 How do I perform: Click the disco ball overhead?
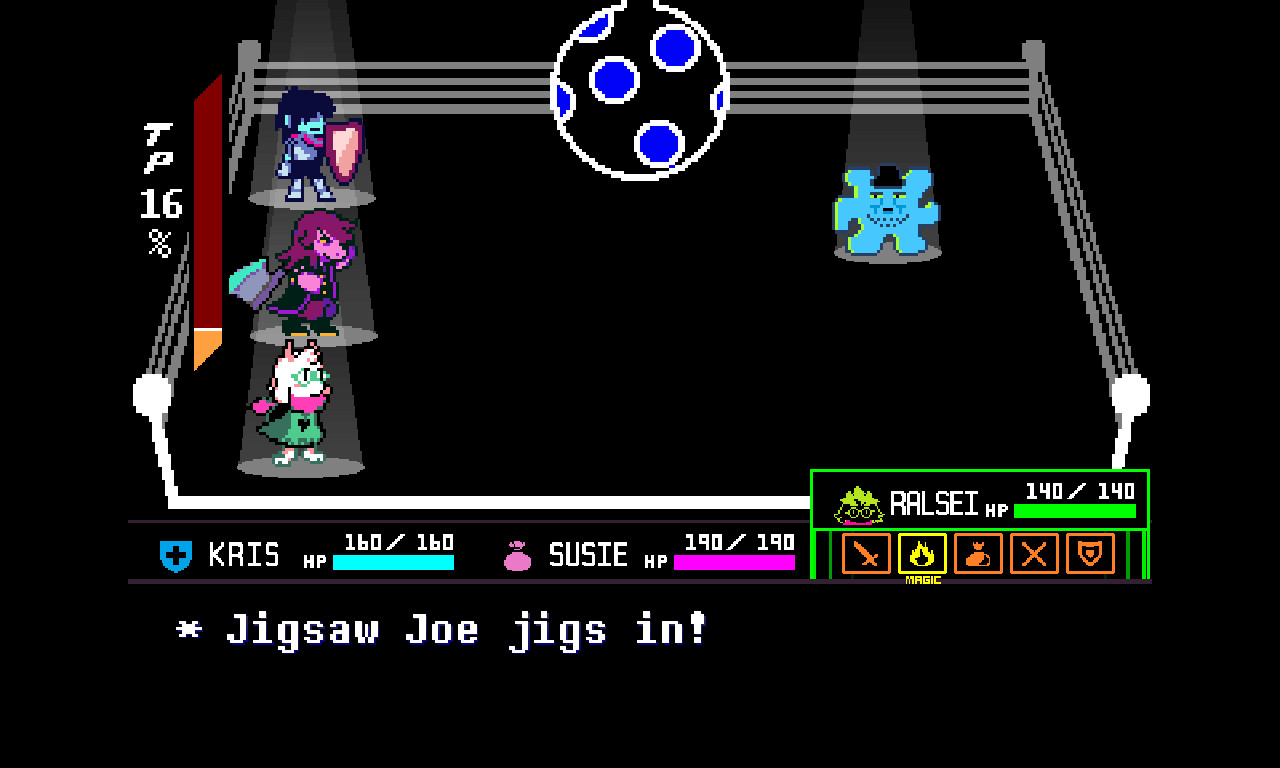642,87
